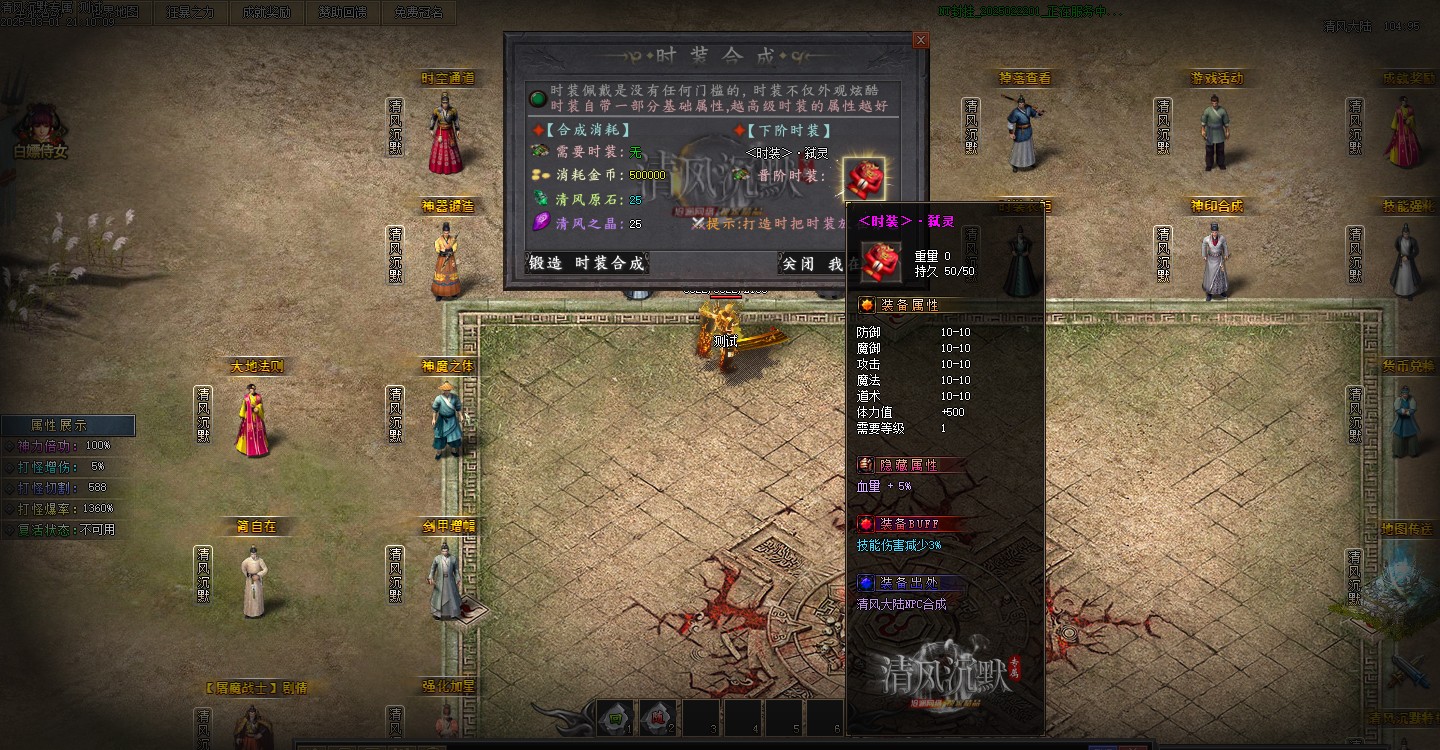The height and width of the screenshot is (750, 1440).
Task: Open the 成就奖励 menu
Action: [x=266, y=13]
